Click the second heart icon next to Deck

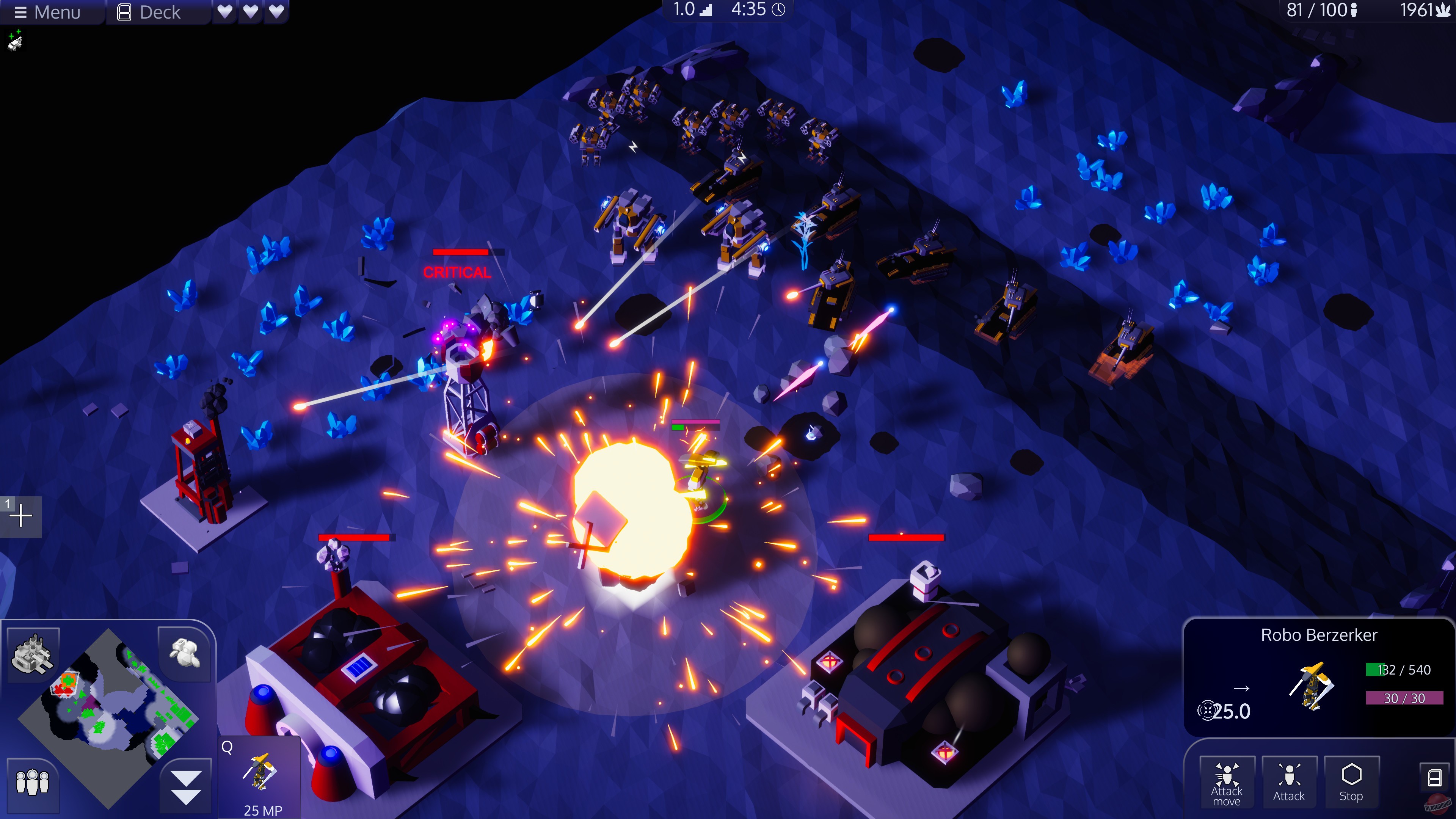(250, 12)
